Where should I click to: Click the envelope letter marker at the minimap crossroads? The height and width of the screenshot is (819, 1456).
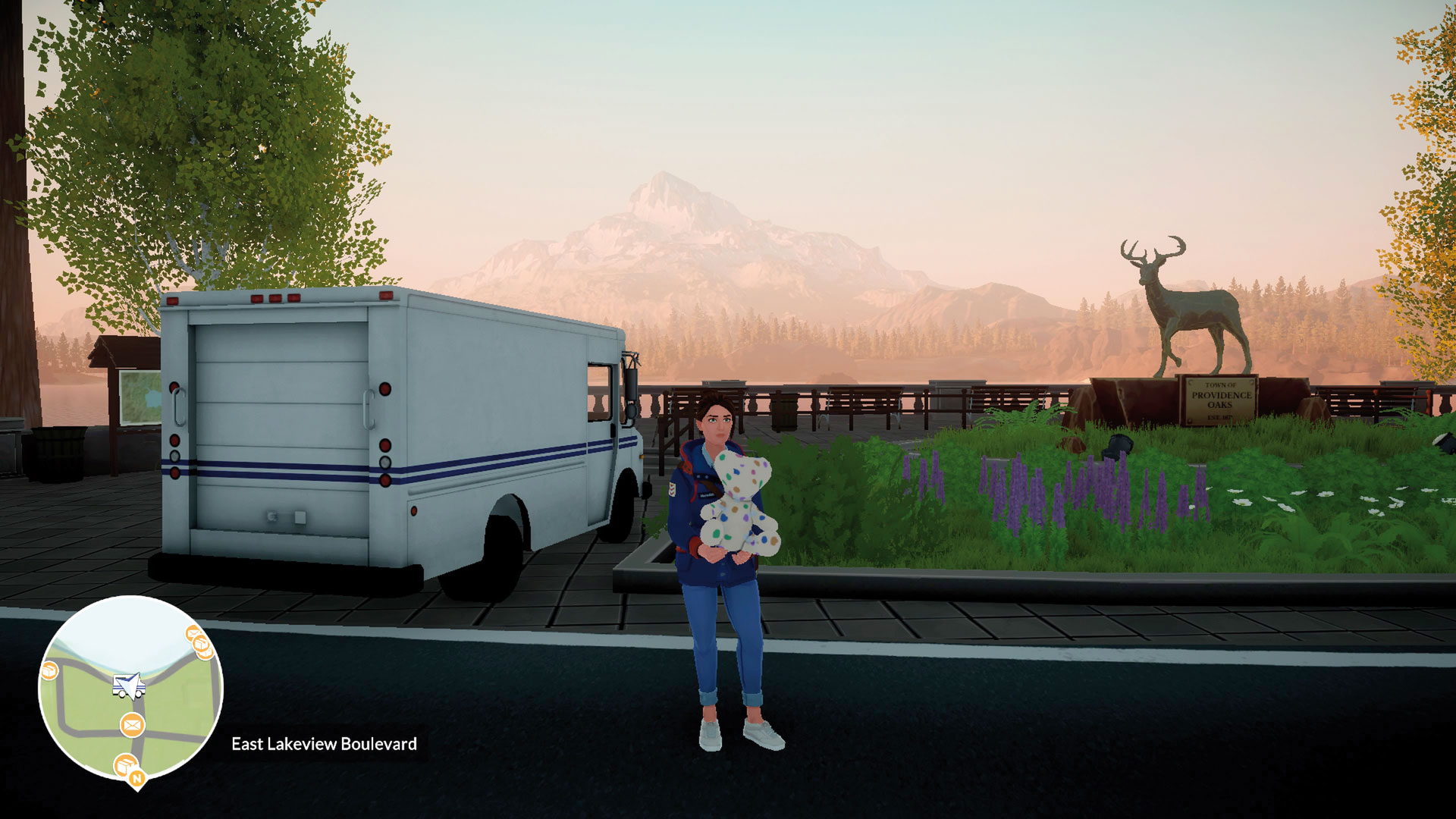(x=132, y=725)
